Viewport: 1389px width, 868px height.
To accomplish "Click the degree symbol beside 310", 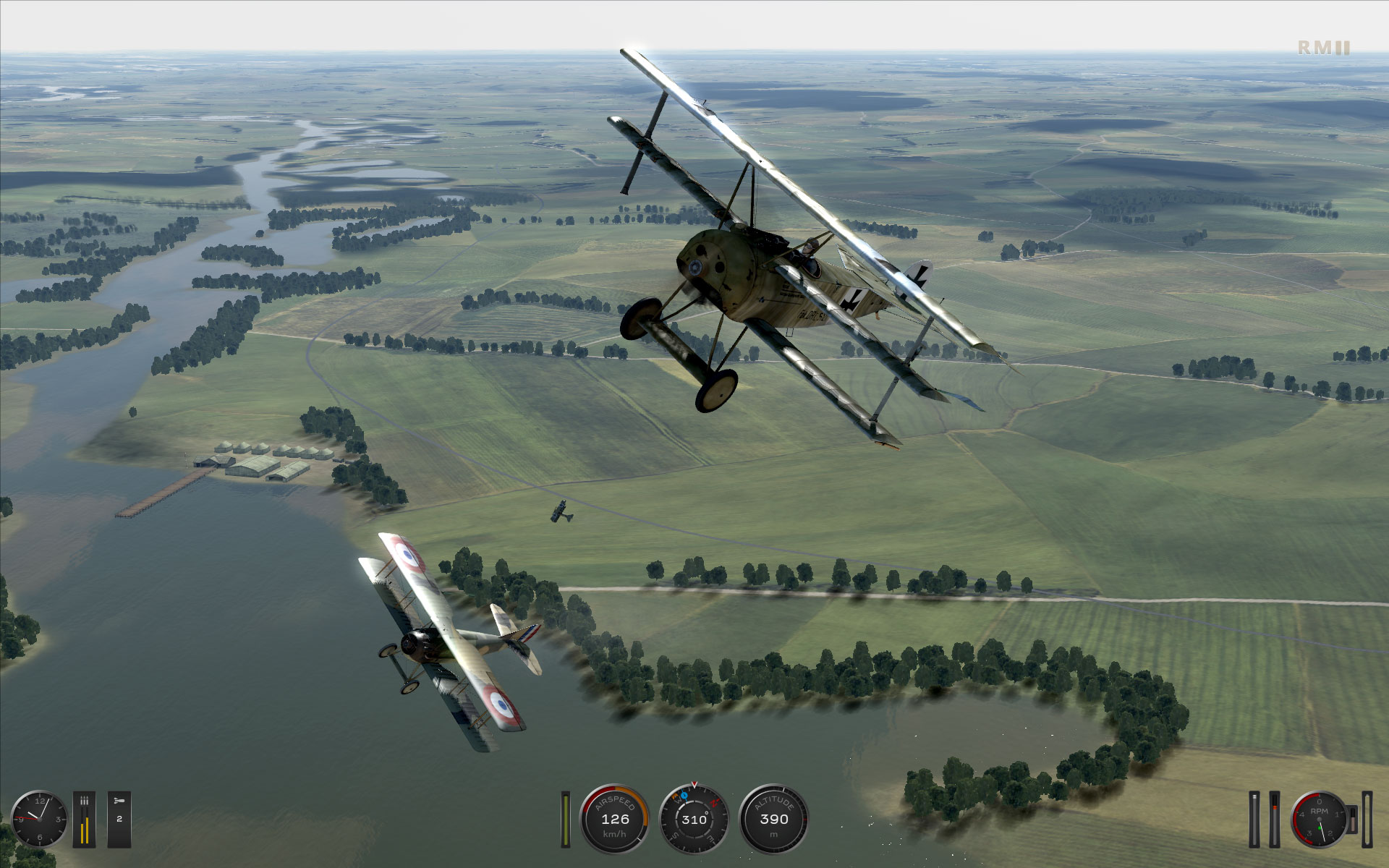I will coord(706,813).
